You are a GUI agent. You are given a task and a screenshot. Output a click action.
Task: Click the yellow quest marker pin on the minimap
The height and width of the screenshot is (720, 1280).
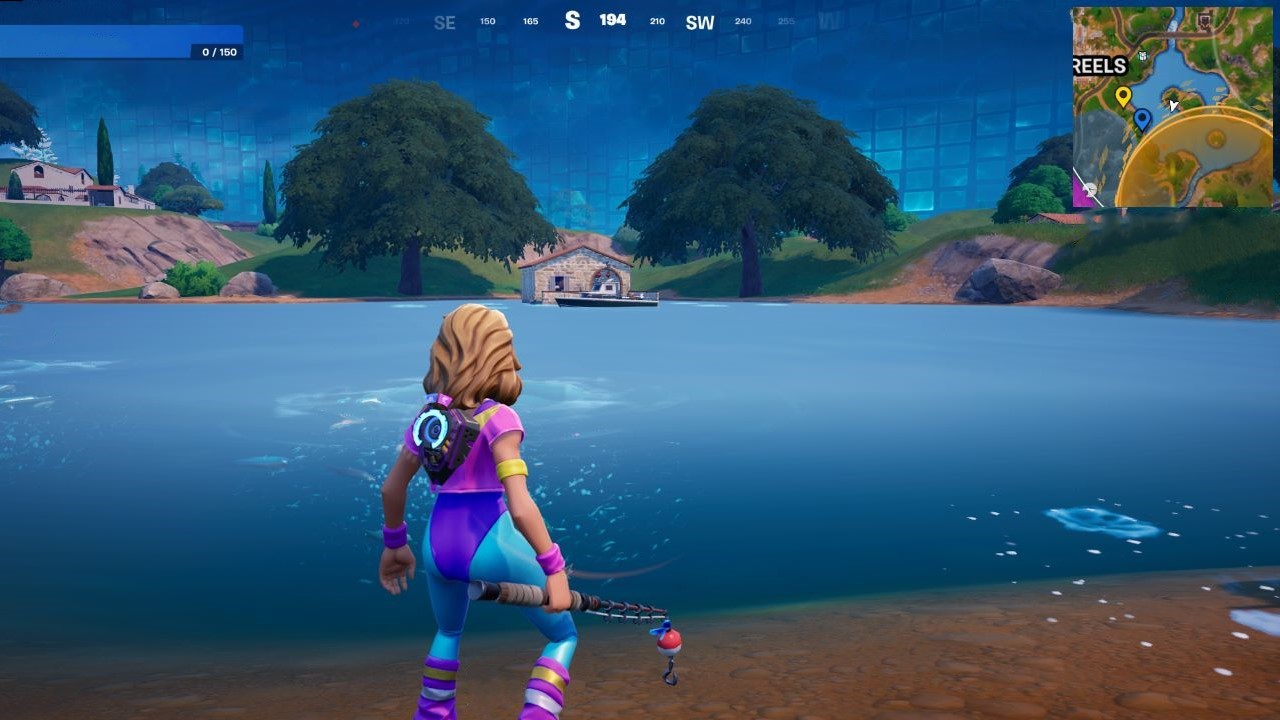pos(1123,95)
